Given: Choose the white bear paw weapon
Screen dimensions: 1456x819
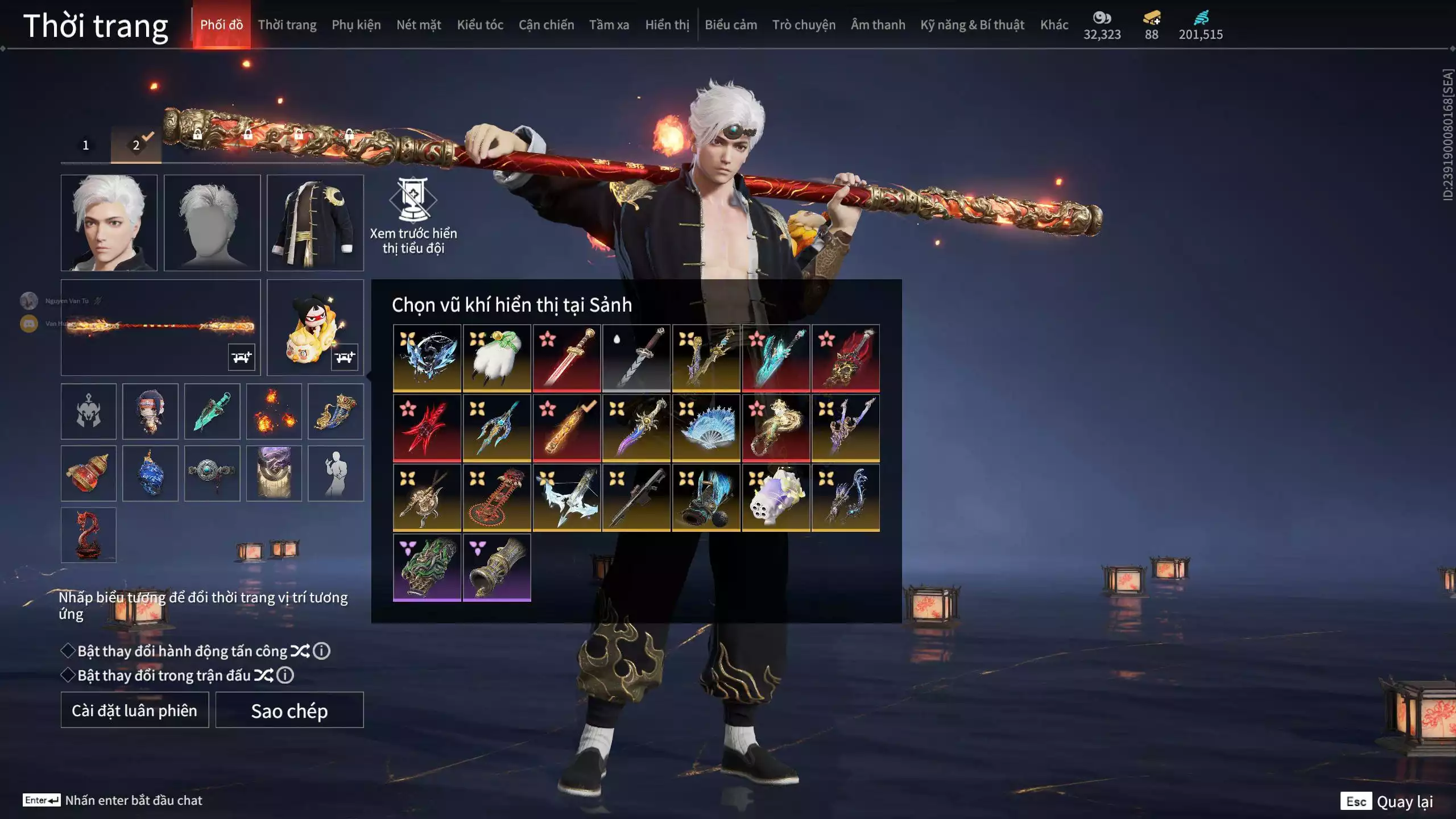Looking at the screenshot, I should coord(497,358).
